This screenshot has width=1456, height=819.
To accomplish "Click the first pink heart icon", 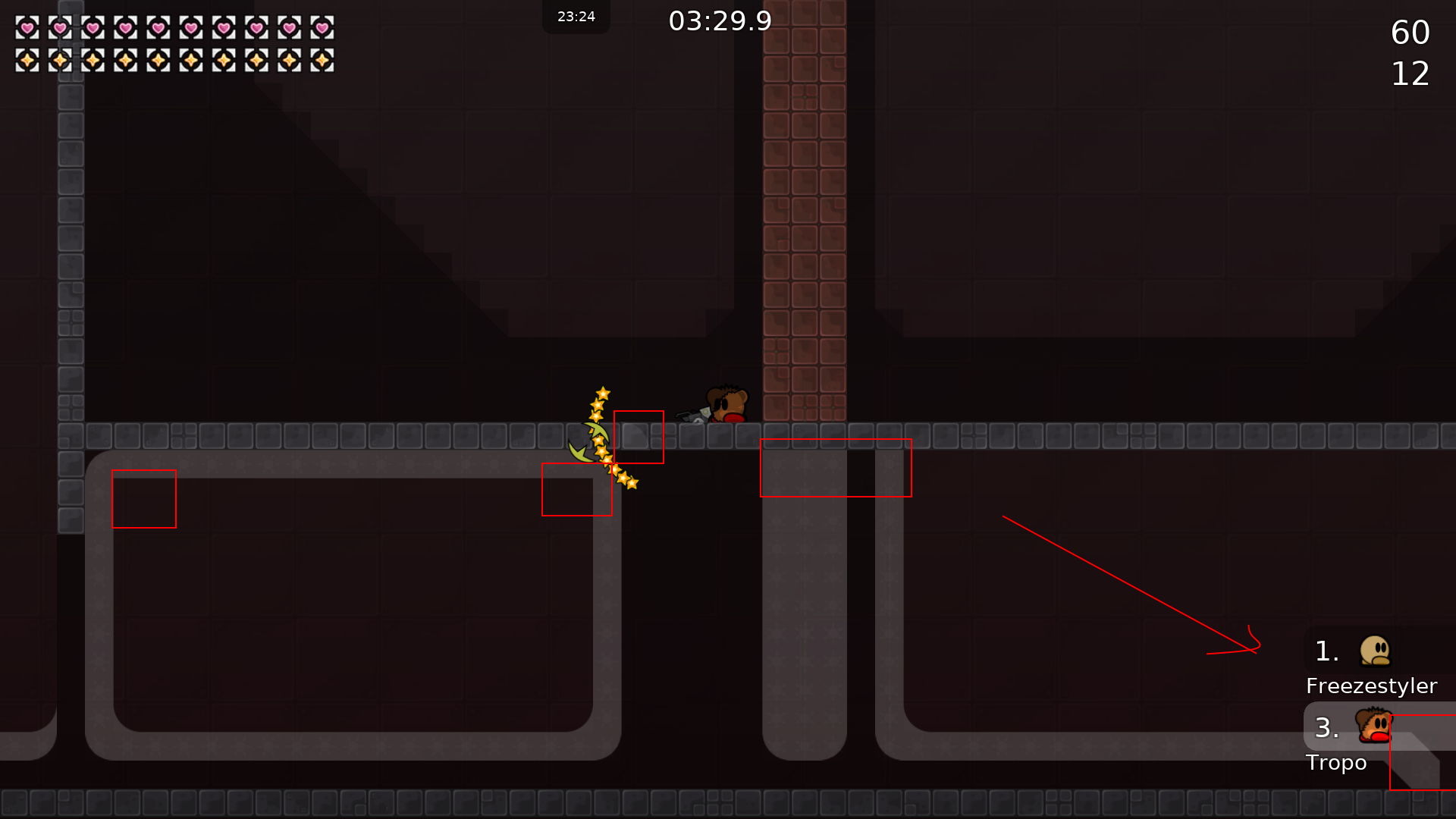I will (x=27, y=27).
